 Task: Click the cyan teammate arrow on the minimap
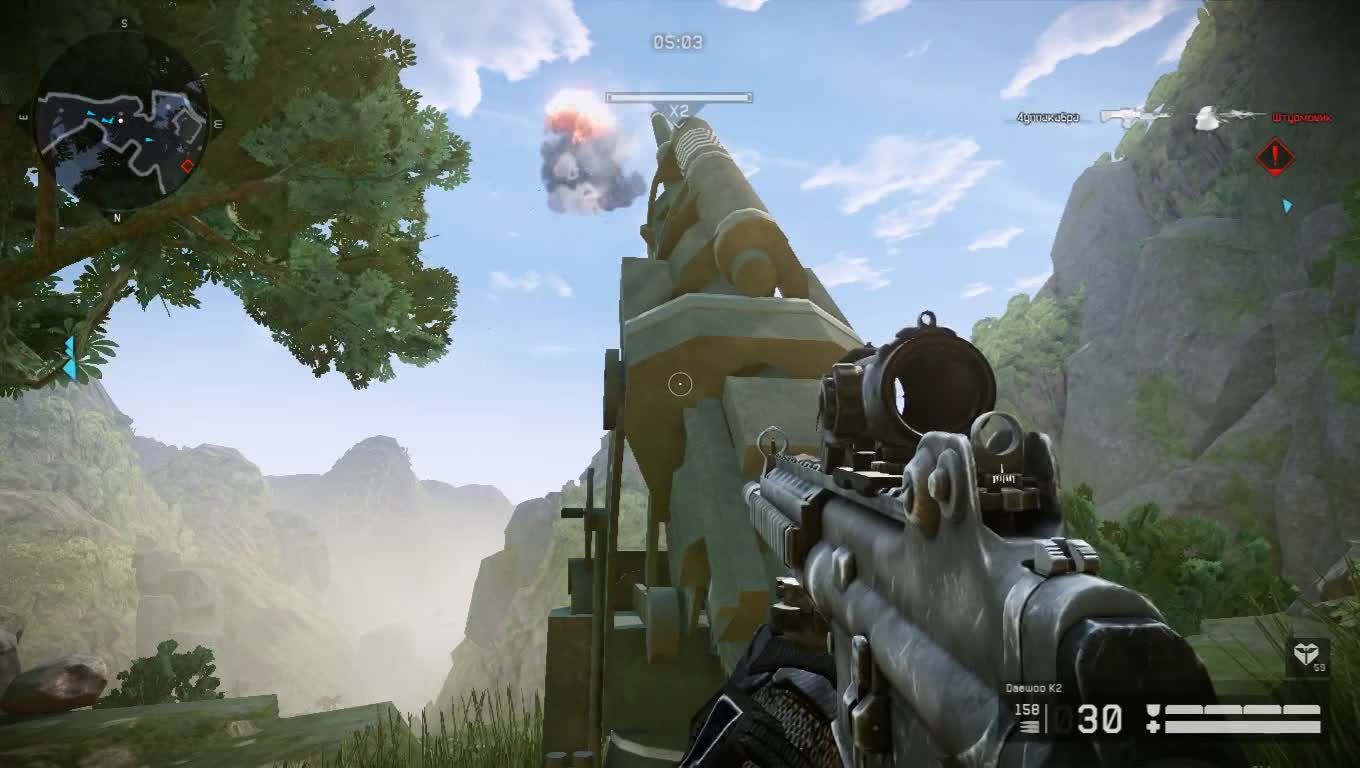[106, 121]
